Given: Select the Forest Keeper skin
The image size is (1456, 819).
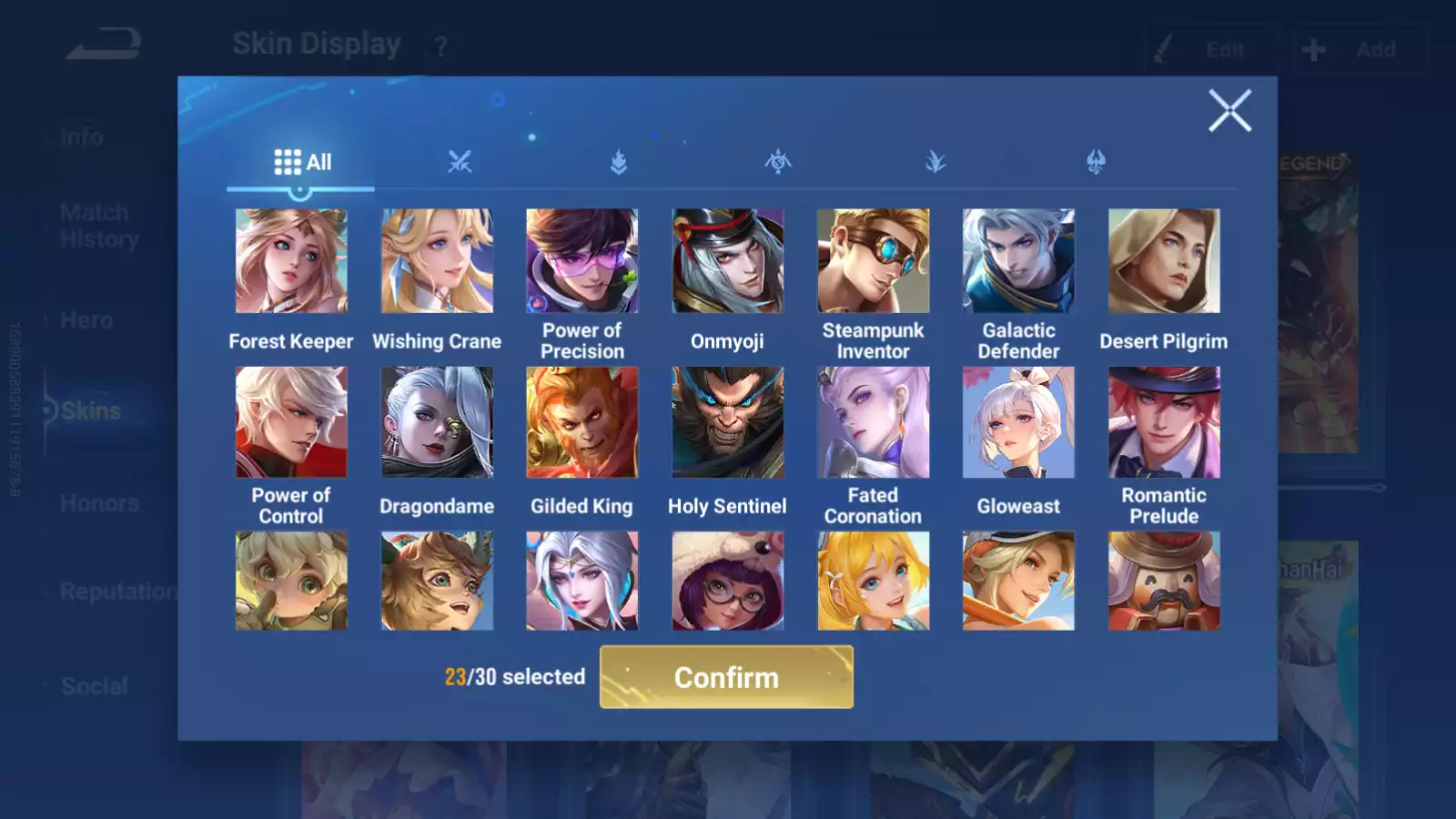Looking at the screenshot, I should point(291,261).
